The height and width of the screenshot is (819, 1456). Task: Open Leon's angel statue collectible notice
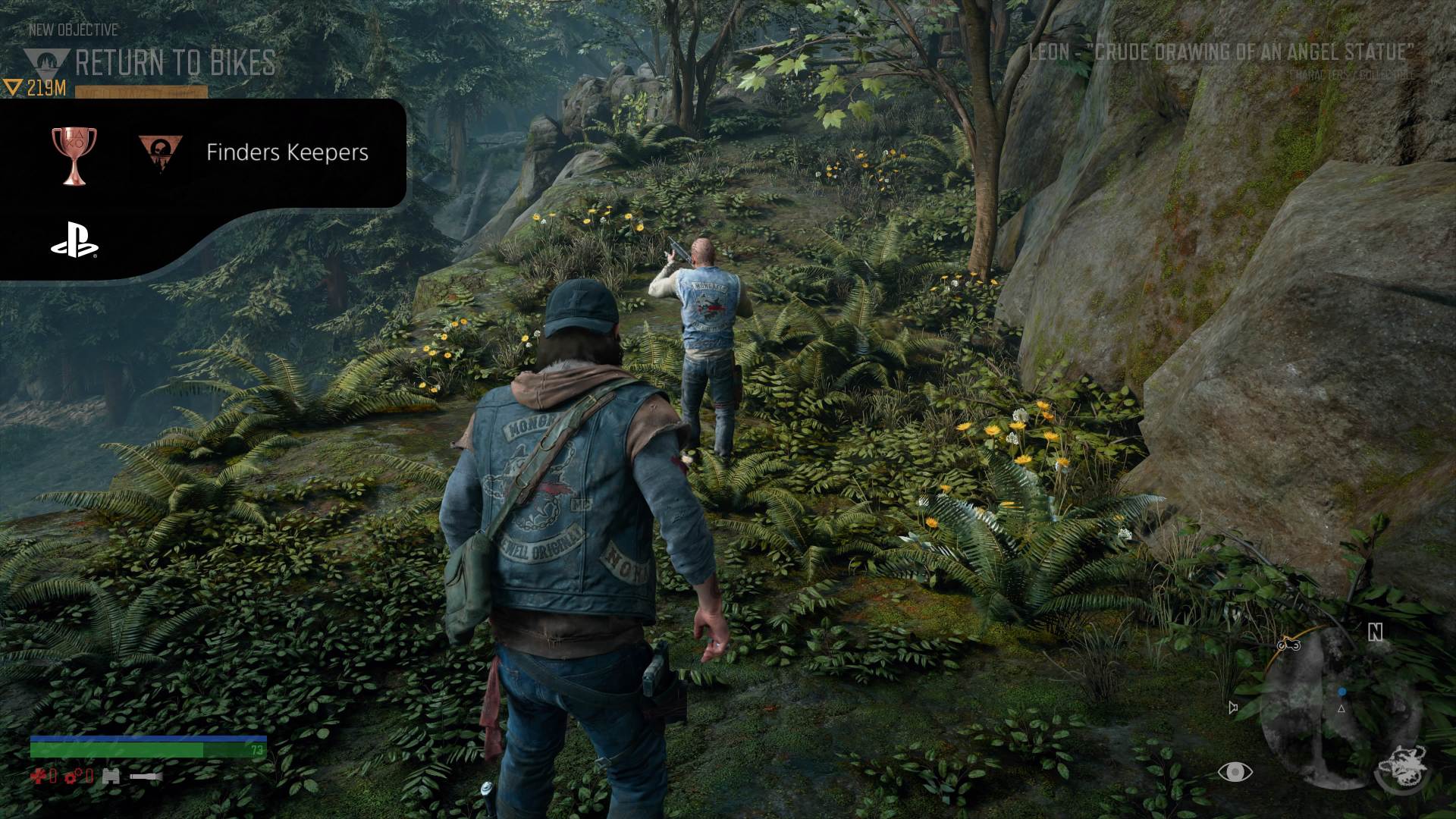tap(1221, 52)
